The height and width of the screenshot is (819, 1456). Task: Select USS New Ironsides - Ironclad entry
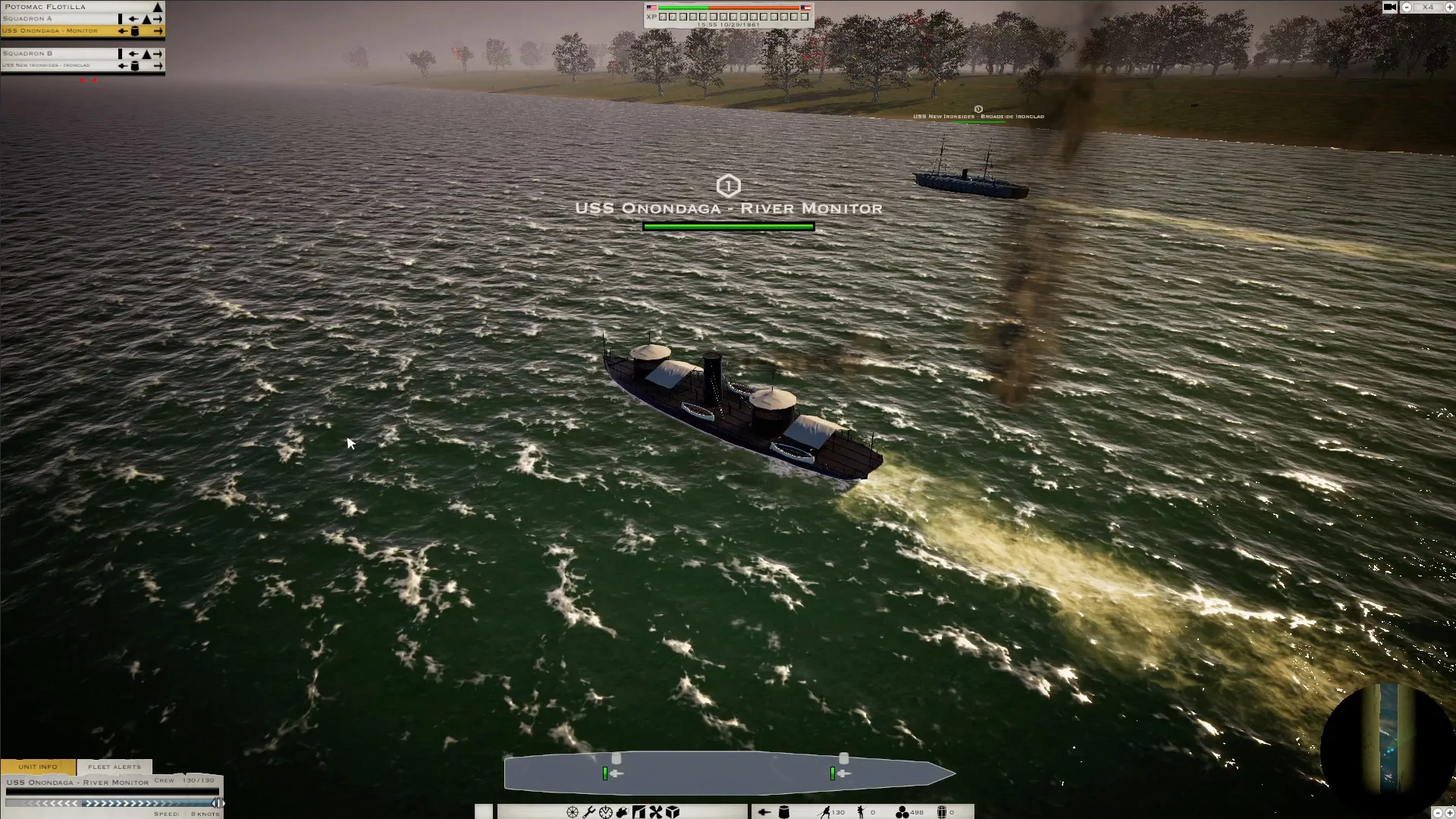(47, 64)
